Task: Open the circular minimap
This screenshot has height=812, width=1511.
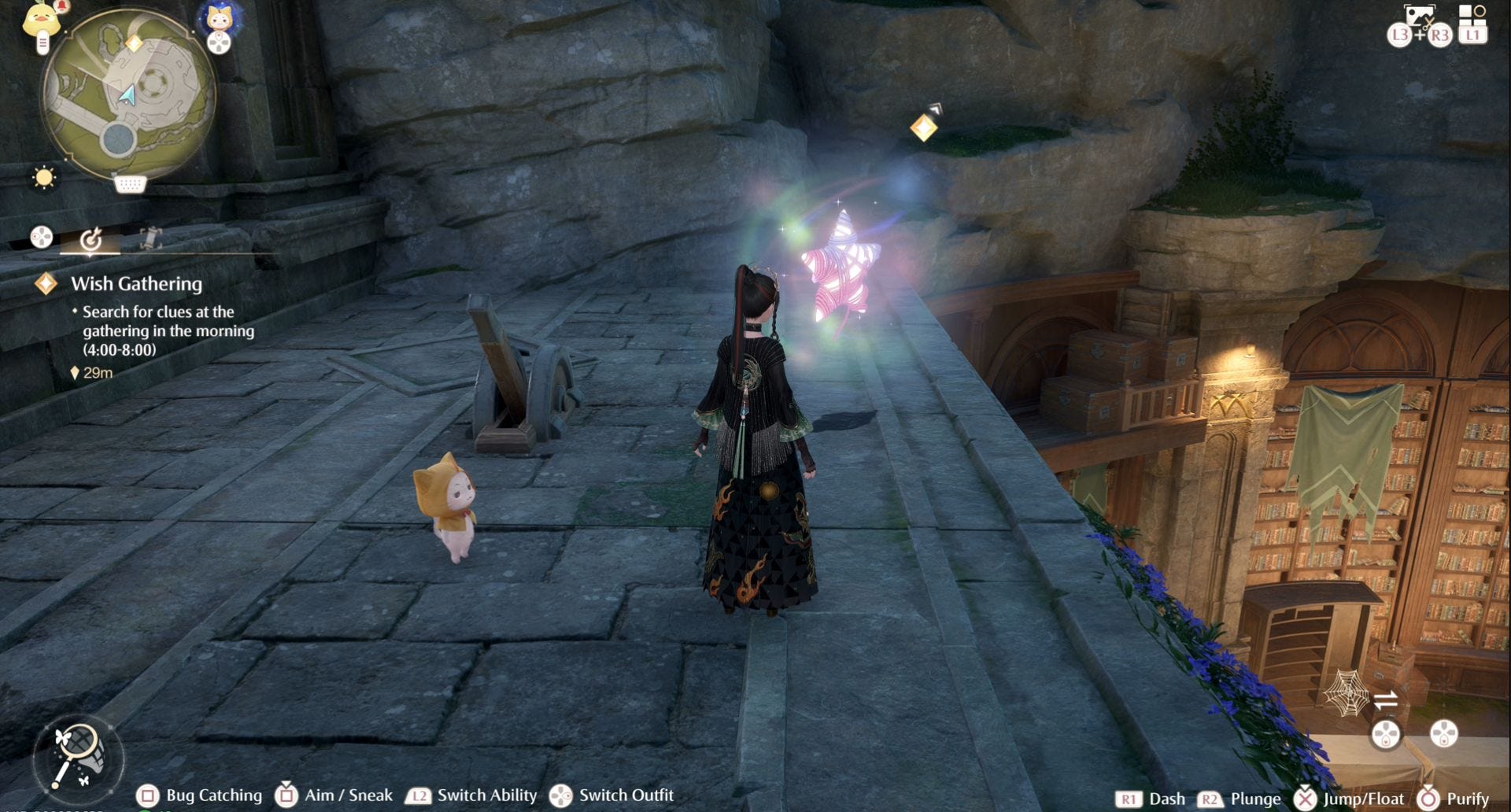Action: [x=128, y=96]
